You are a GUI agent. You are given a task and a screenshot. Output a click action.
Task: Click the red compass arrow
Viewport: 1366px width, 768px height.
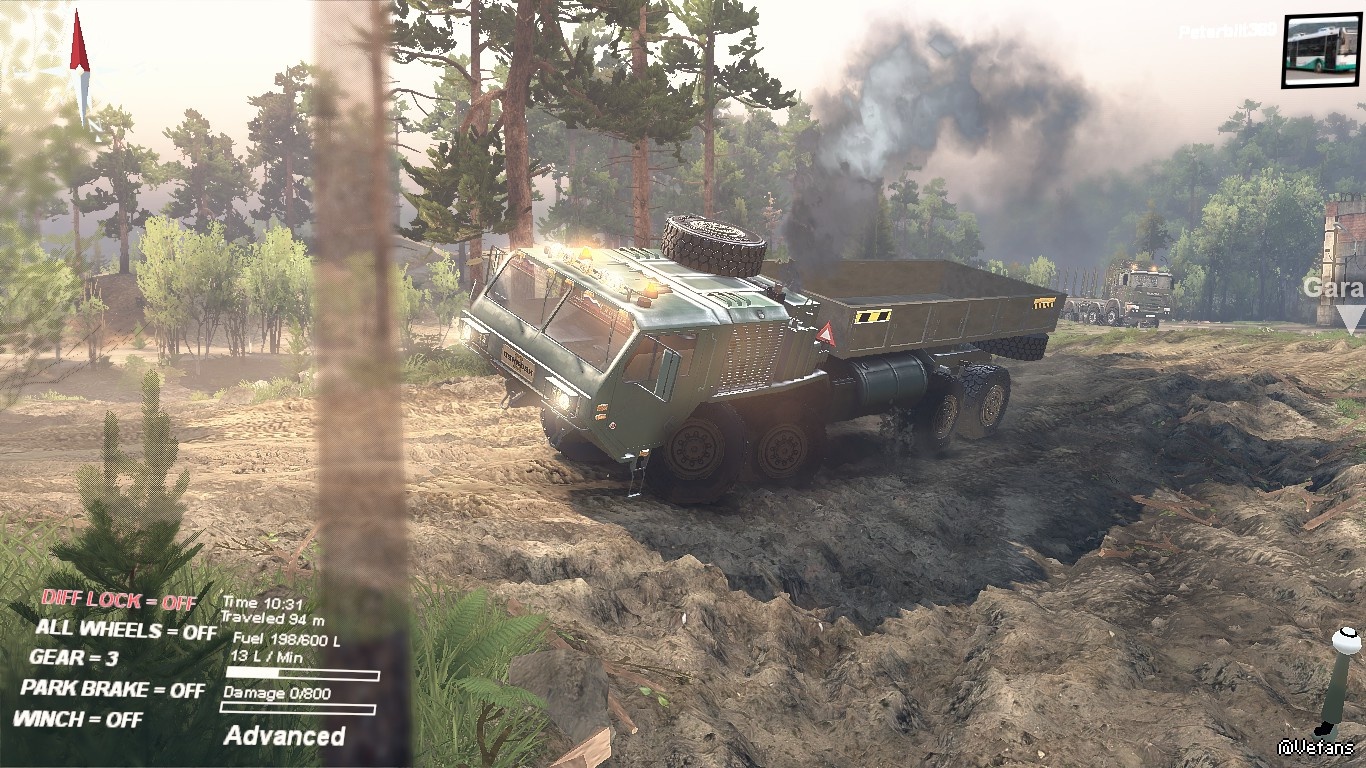click(x=80, y=45)
